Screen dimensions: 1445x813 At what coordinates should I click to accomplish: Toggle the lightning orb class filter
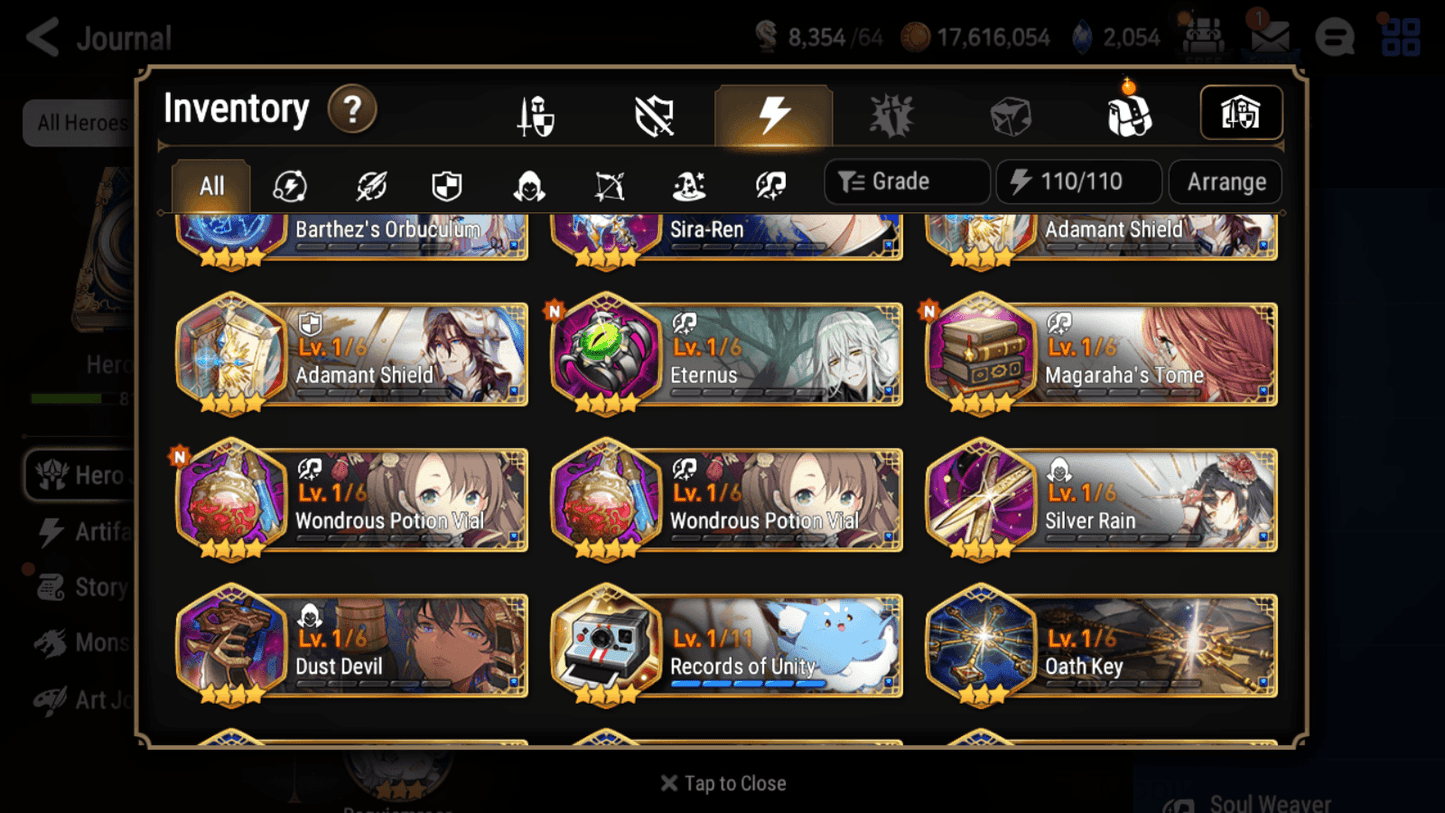pyautogui.click(x=288, y=182)
